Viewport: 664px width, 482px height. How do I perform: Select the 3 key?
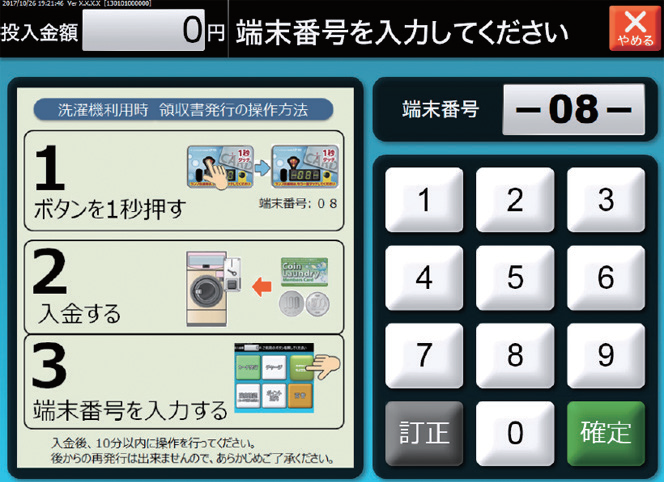pos(606,201)
